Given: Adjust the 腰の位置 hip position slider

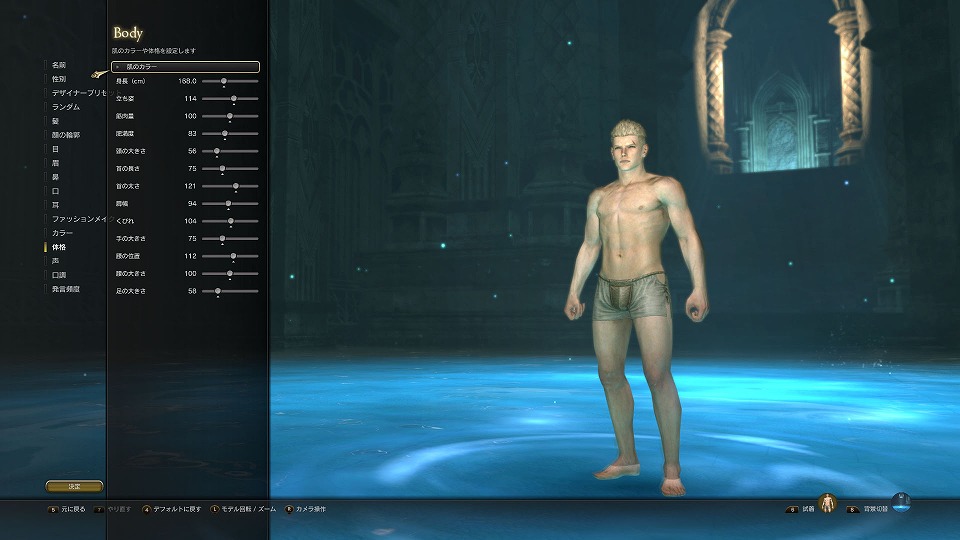Looking at the screenshot, I should click(233, 256).
